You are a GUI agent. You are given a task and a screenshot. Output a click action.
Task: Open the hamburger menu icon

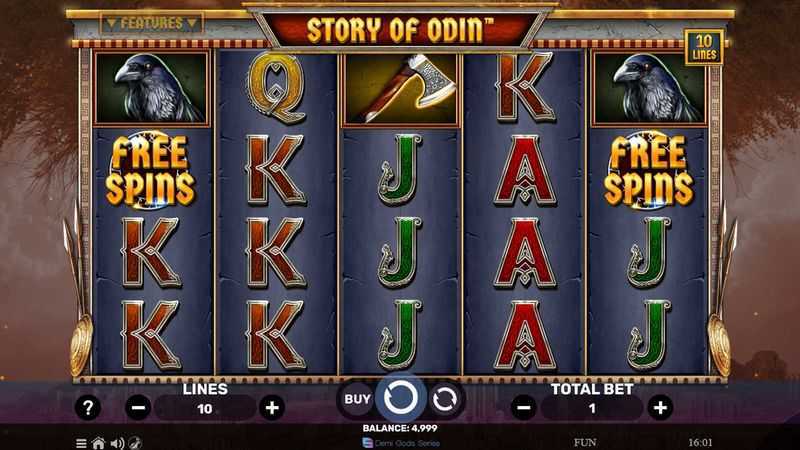tap(81, 442)
